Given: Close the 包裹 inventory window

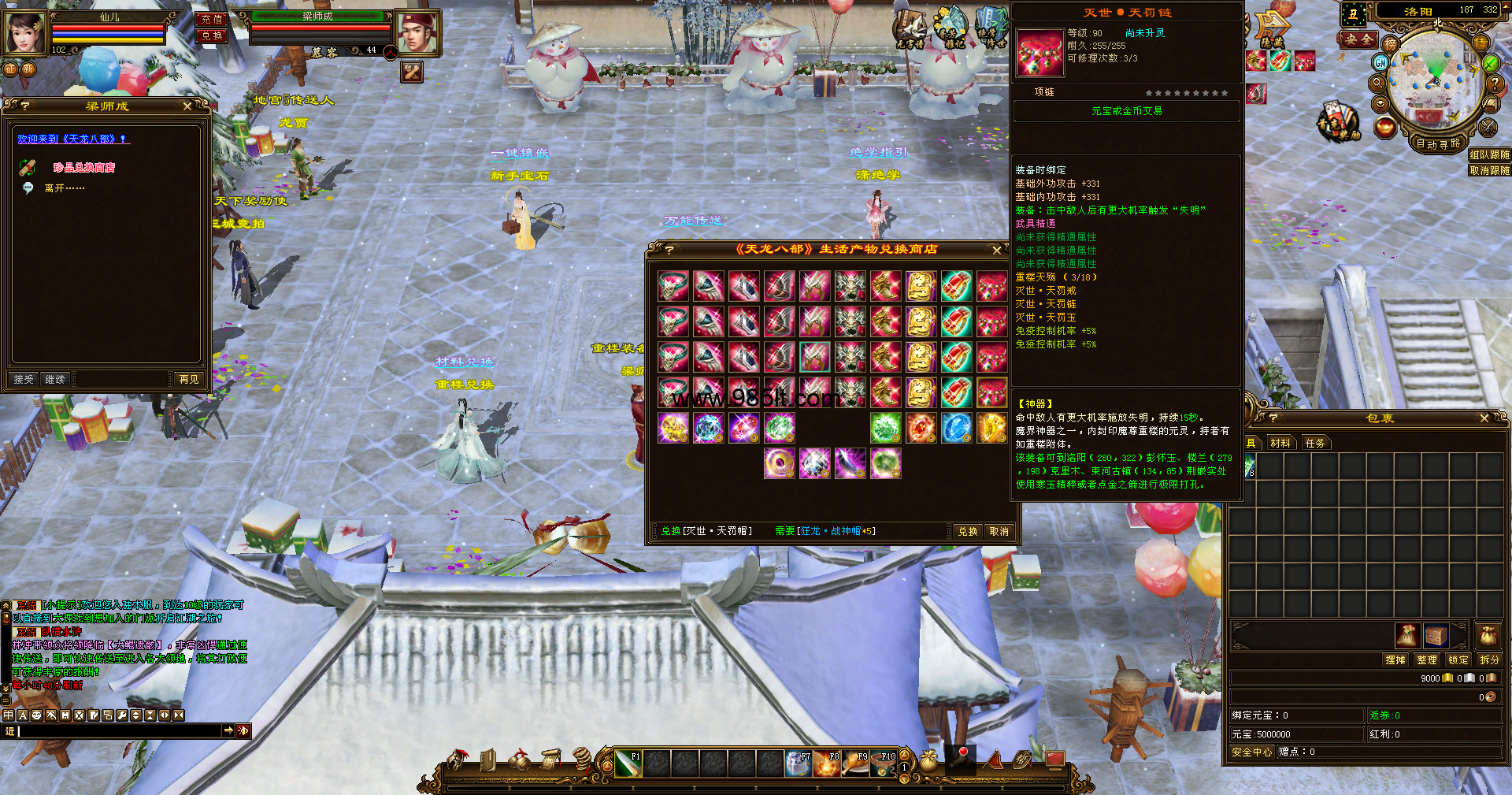Looking at the screenshot, I should click(x=1484, y=418).
